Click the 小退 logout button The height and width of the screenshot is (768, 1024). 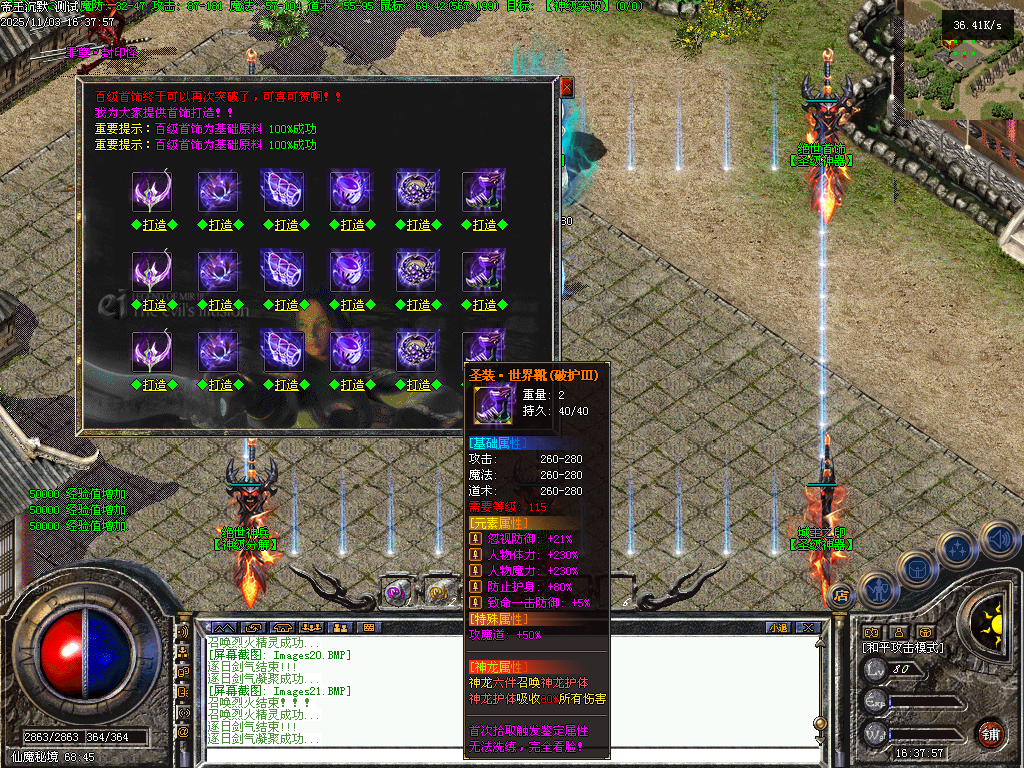tap(777, 627)
